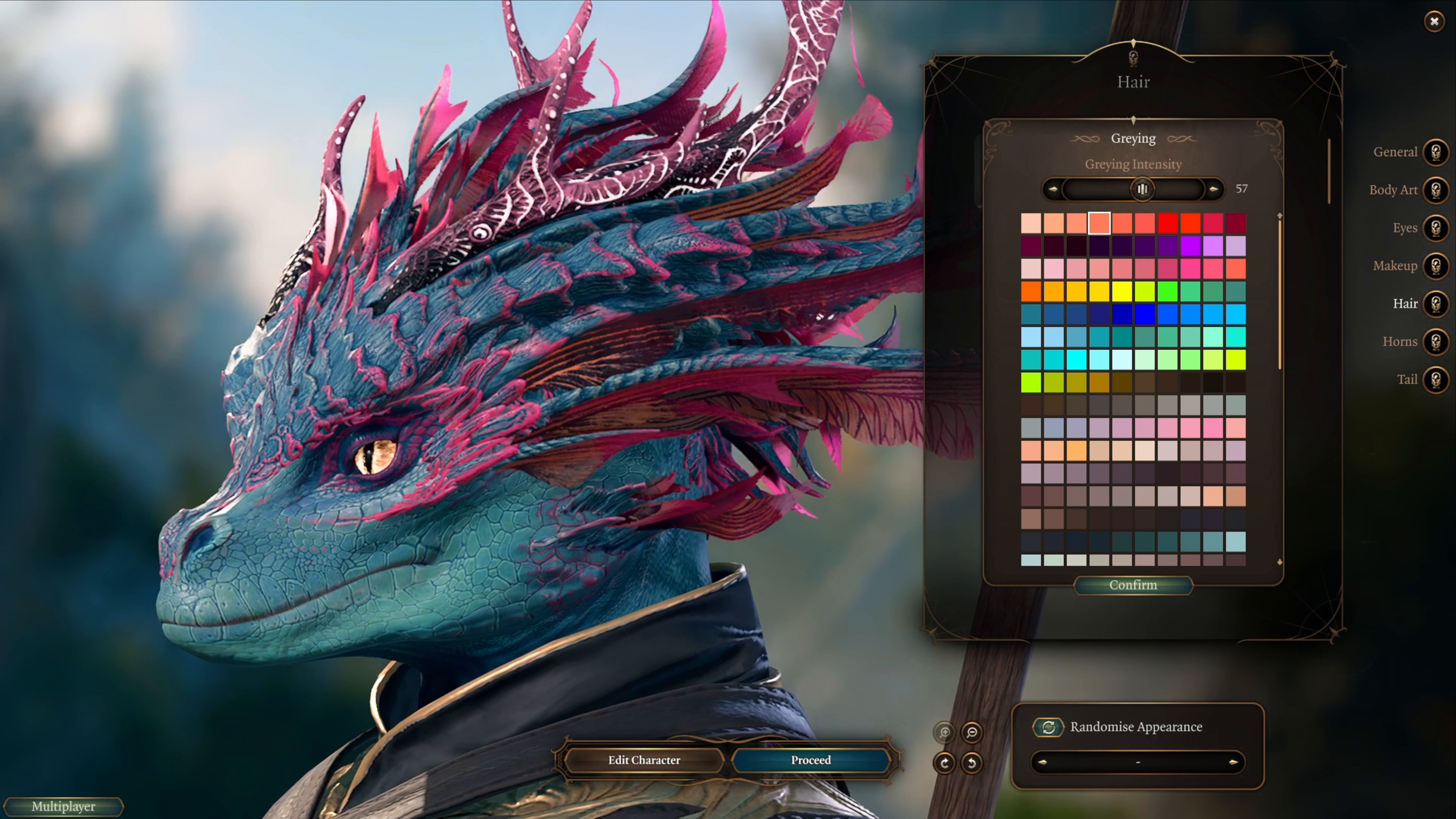This screenshot has height=819, width=1456.
Task: Click the Proceed button
Action: 811,760
